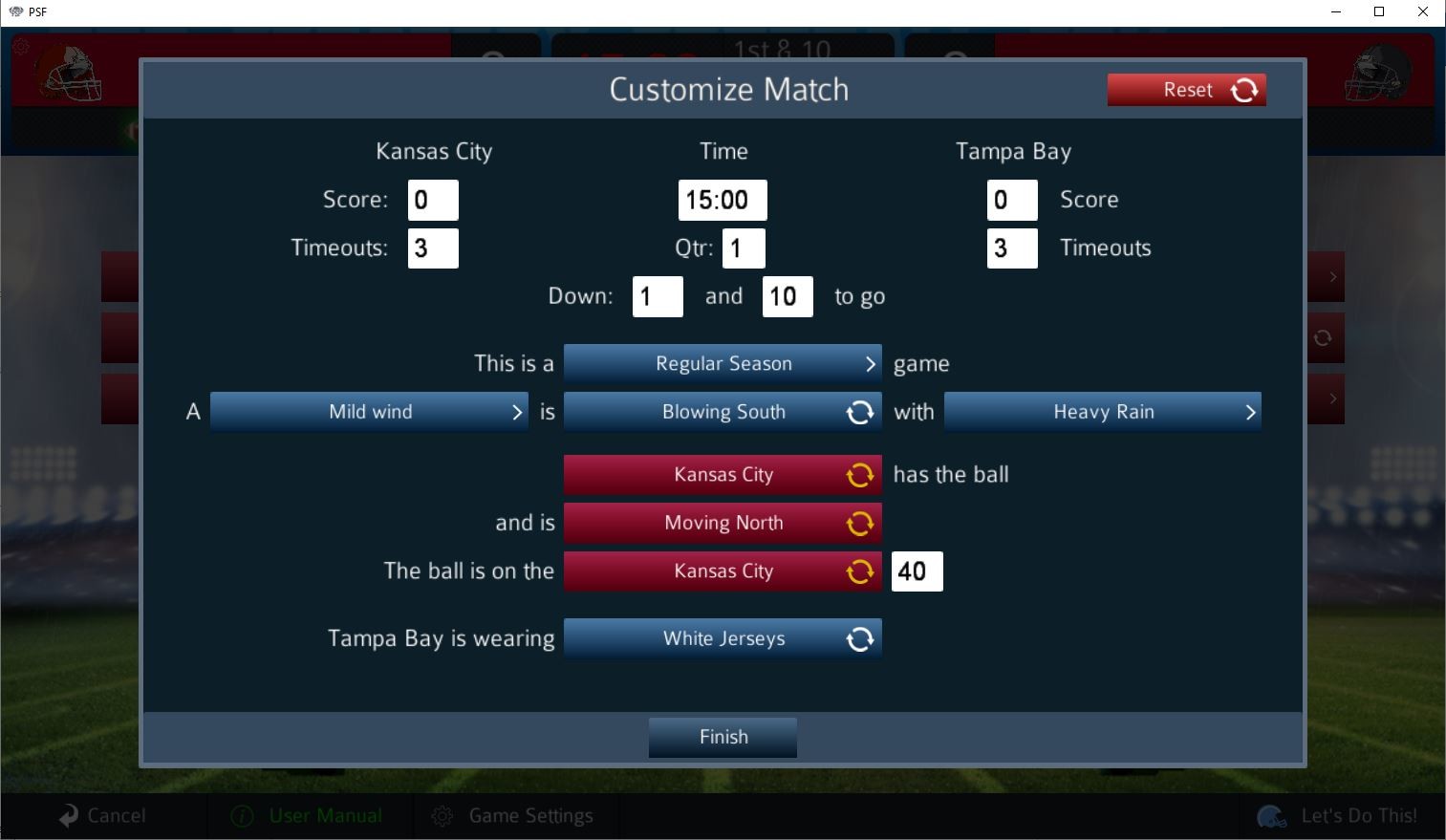Image resolution: width=1446 pixels, height=840 pixels.
Task: Click the 15:00 time input field
Action: [723, 200]
